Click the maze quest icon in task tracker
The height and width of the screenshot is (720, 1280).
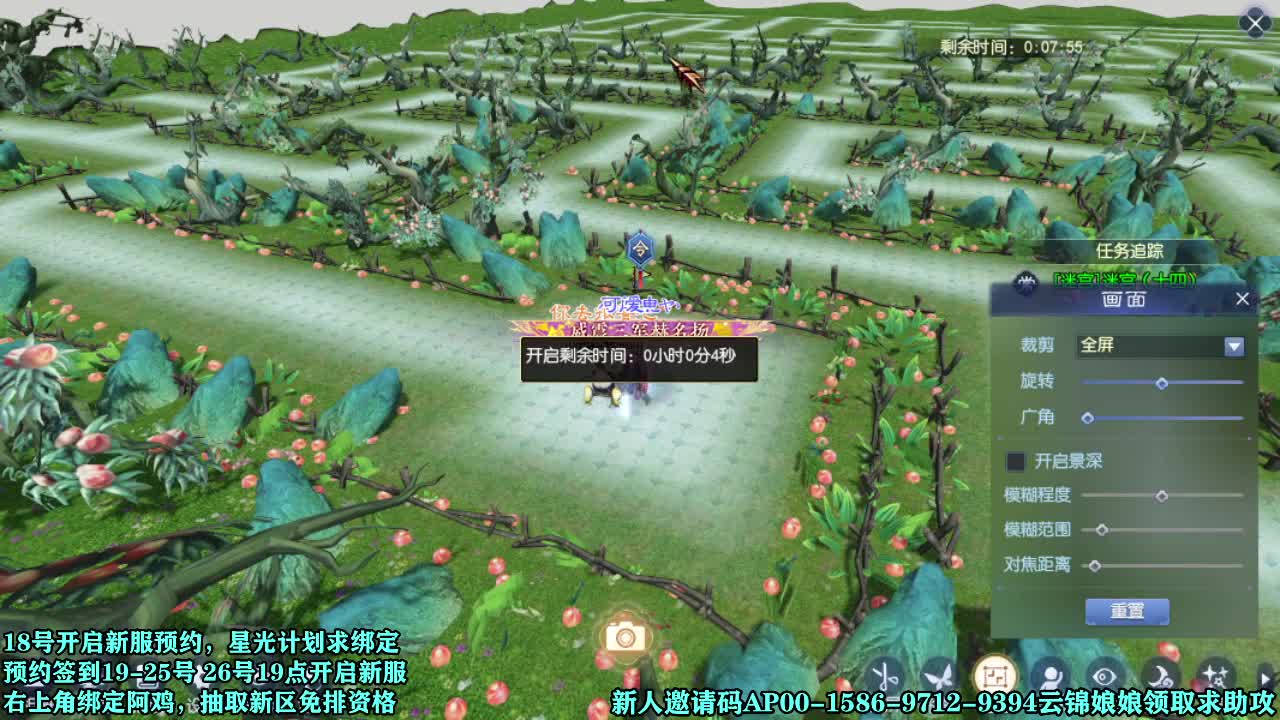1026,280
